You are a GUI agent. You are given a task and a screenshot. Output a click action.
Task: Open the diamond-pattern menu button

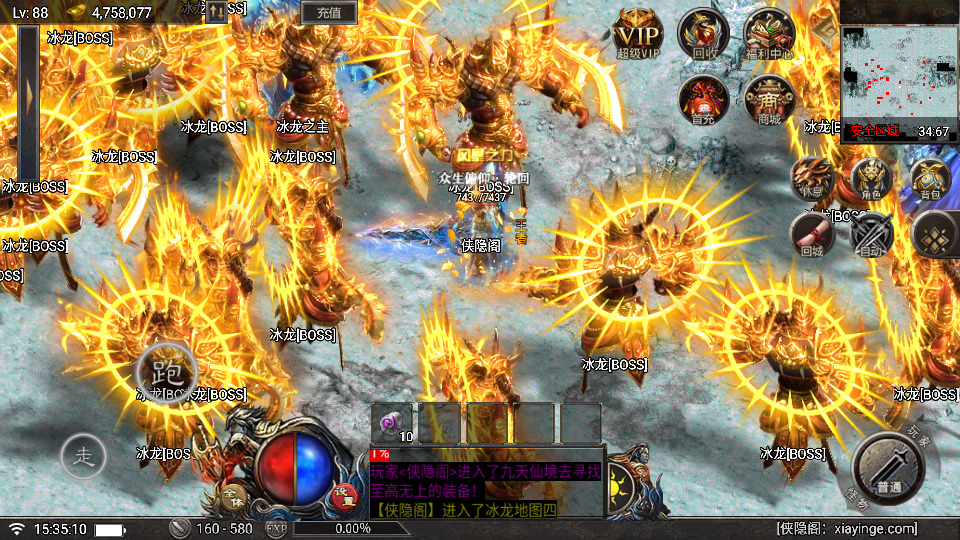[934, 235]
